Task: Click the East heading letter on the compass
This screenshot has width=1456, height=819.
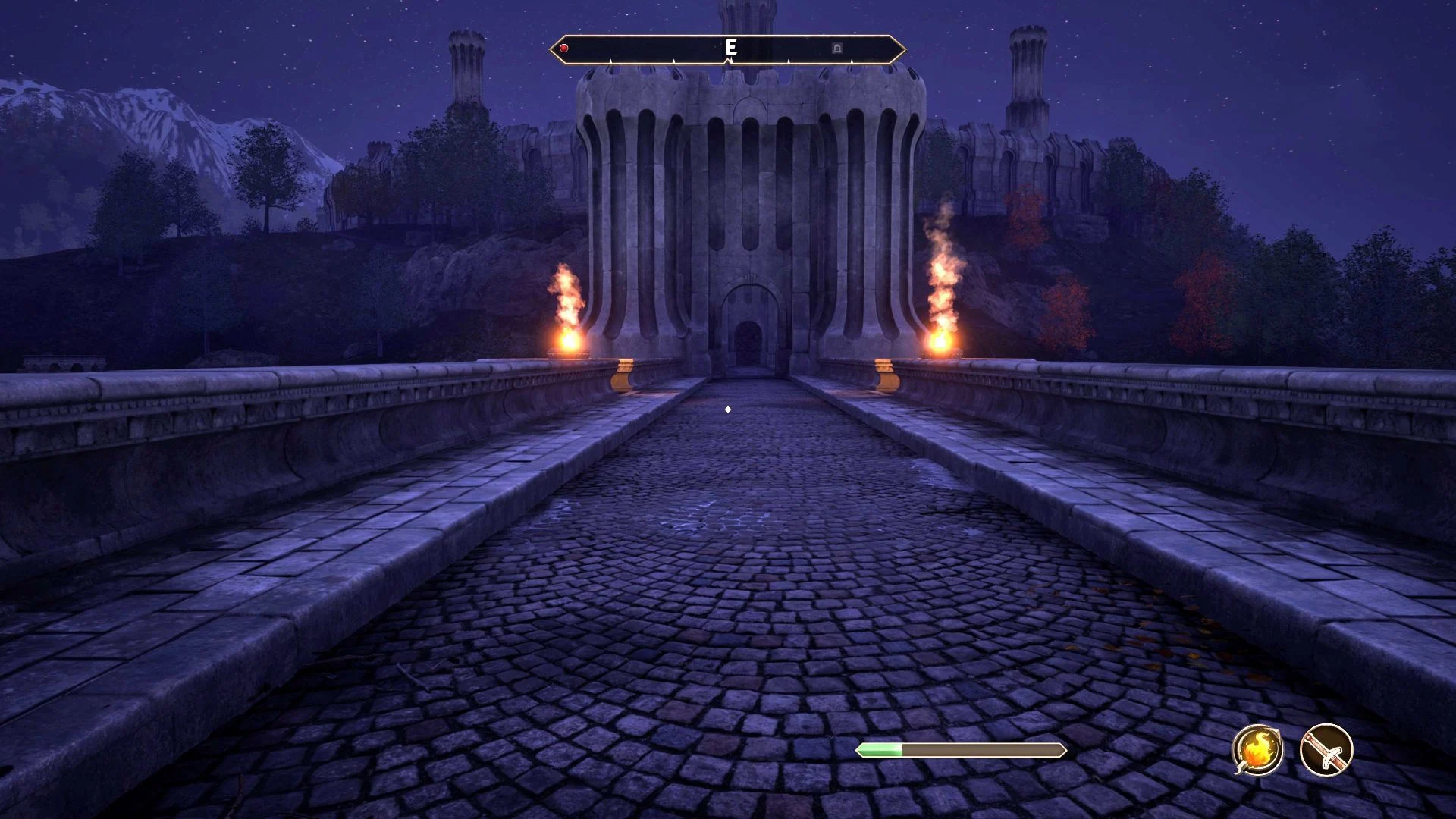Action: 730,48
